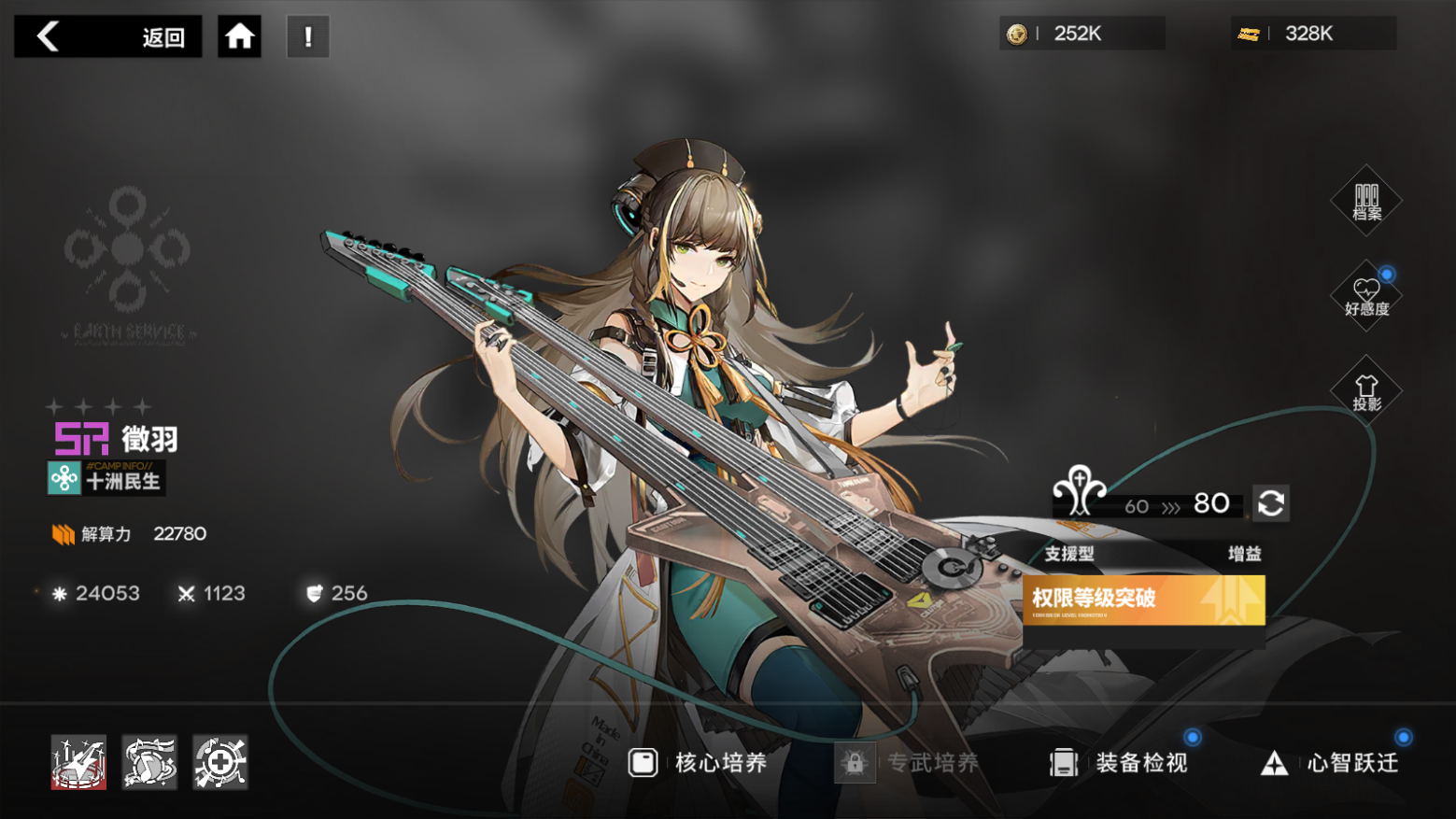This screenshot has height=819, width=1456.
Task: Open 核心培养 core training
Action: tap(698, 763)
